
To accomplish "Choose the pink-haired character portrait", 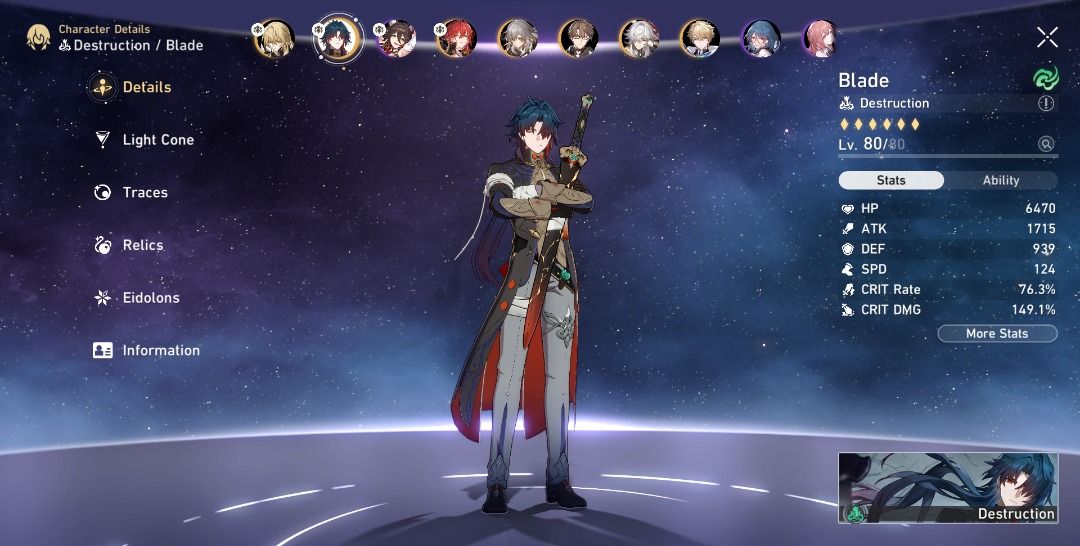I will click(821, 39).
